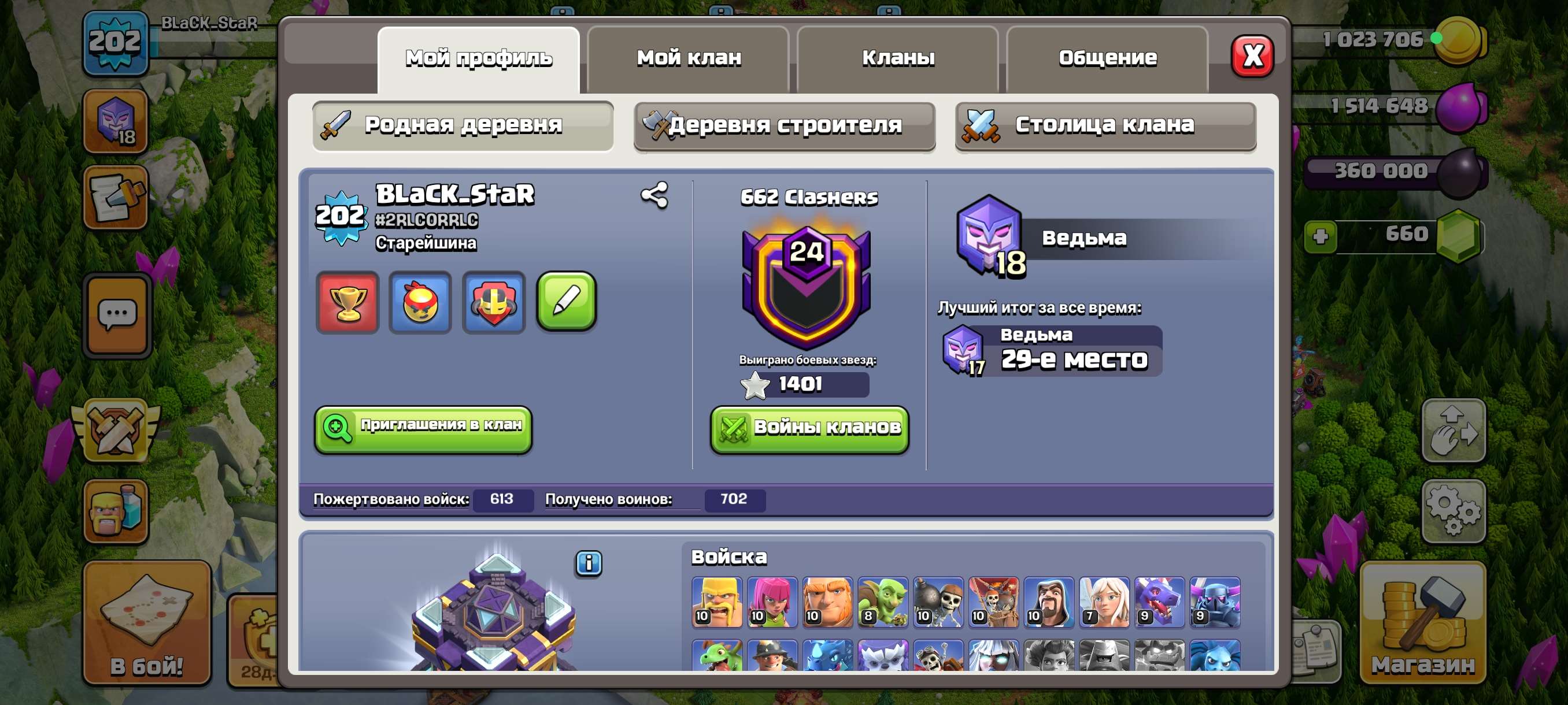This screenshot has height=705, width=1568.
Task: Click the yellow angry emoji badge icon
Action: coord(420,302)
